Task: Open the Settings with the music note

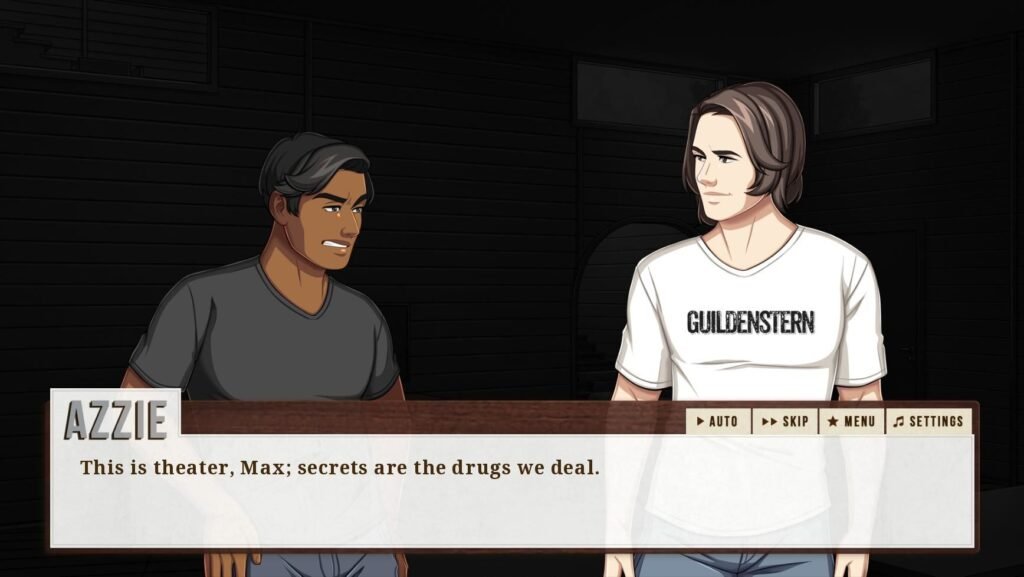Action: pyautogui.click(x=929, y=421)
